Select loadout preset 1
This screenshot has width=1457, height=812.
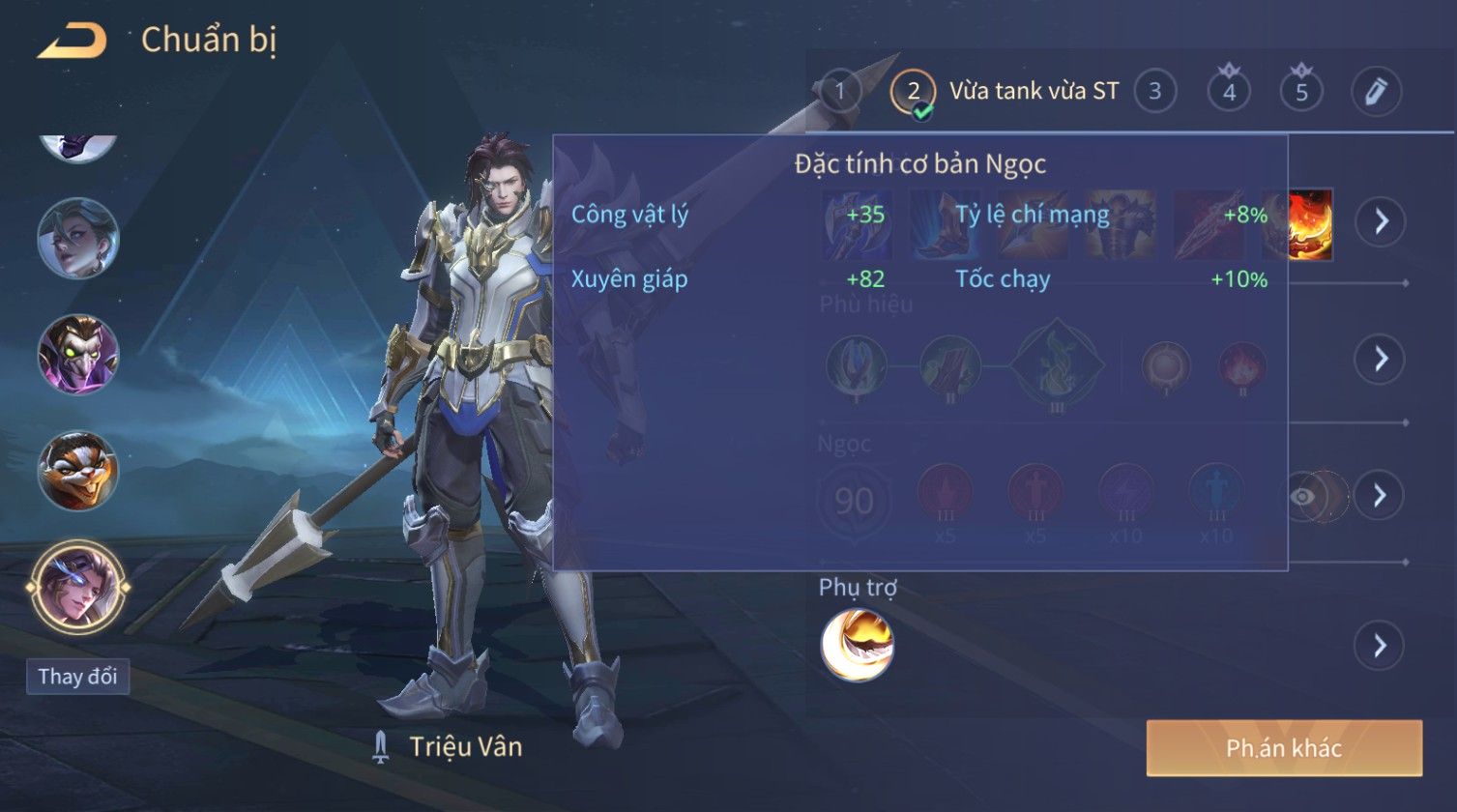click(840, 92)
